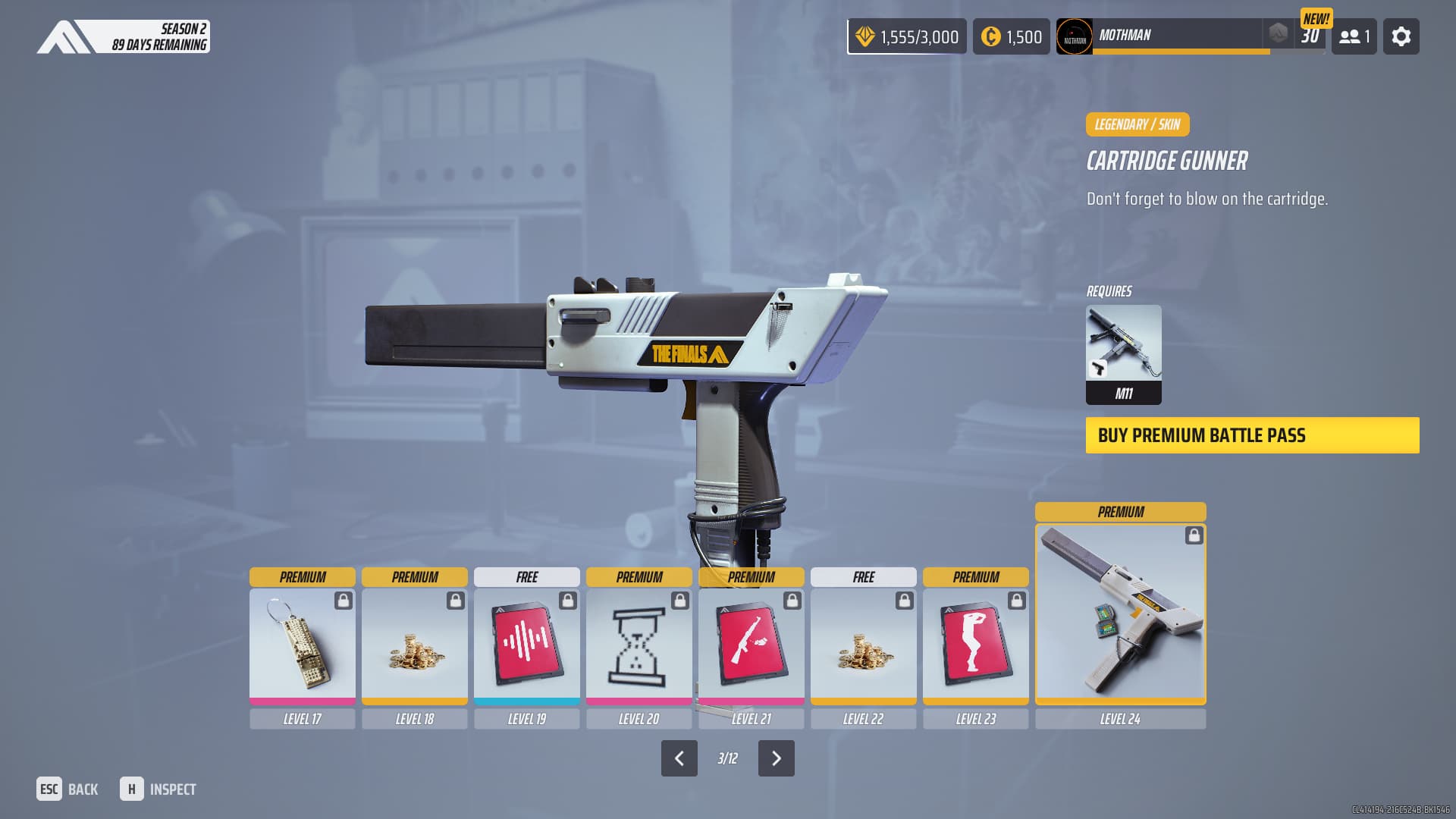Image resolution: width=1456 pixels, height=819 pixels.
Task: View the required M11 weapon
Action: [1123, 353]
